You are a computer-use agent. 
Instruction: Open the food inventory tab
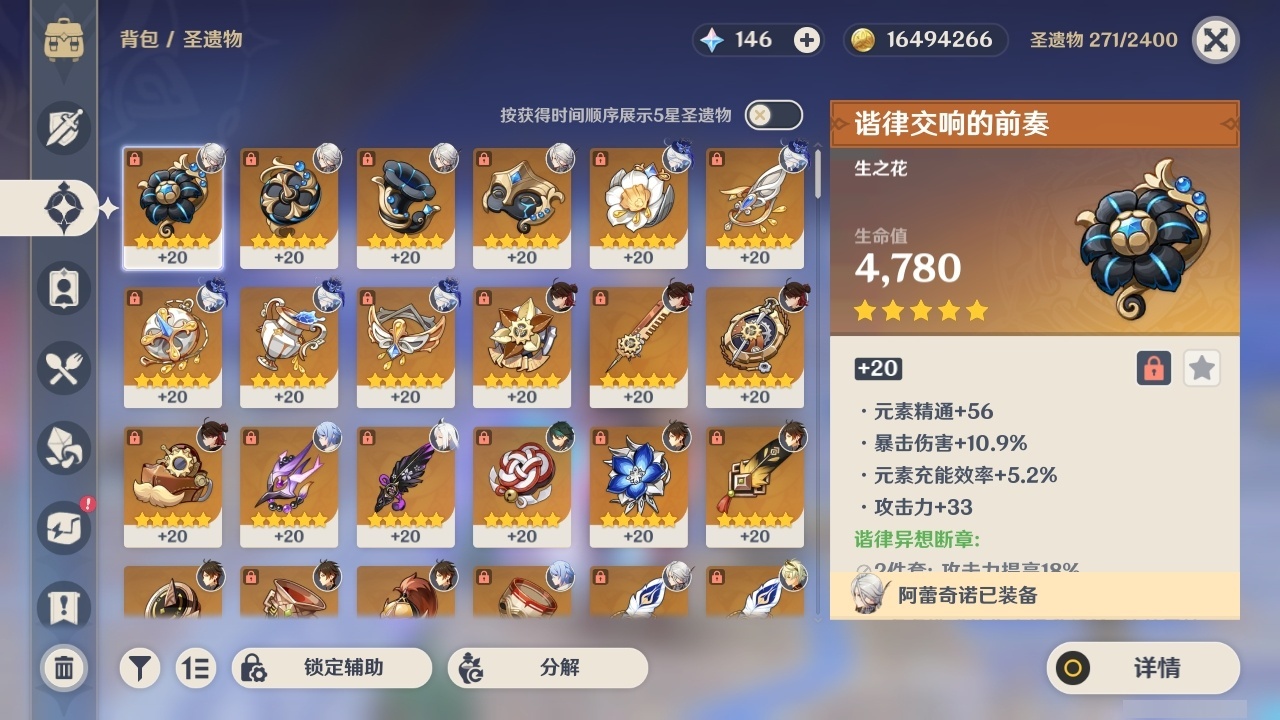coord(64,367)
